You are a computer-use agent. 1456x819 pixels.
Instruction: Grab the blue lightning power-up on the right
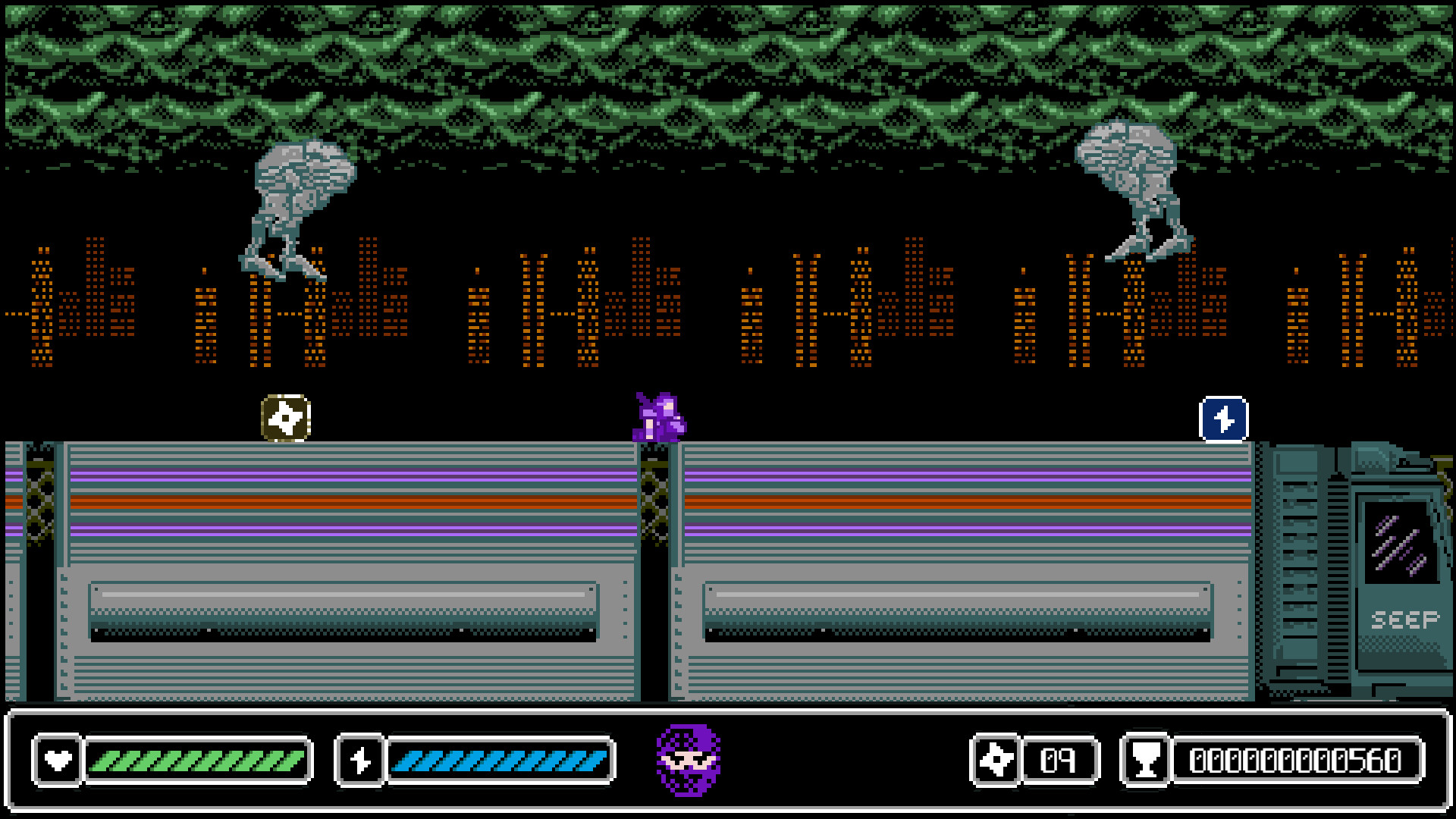click(x=1224, y=418)
